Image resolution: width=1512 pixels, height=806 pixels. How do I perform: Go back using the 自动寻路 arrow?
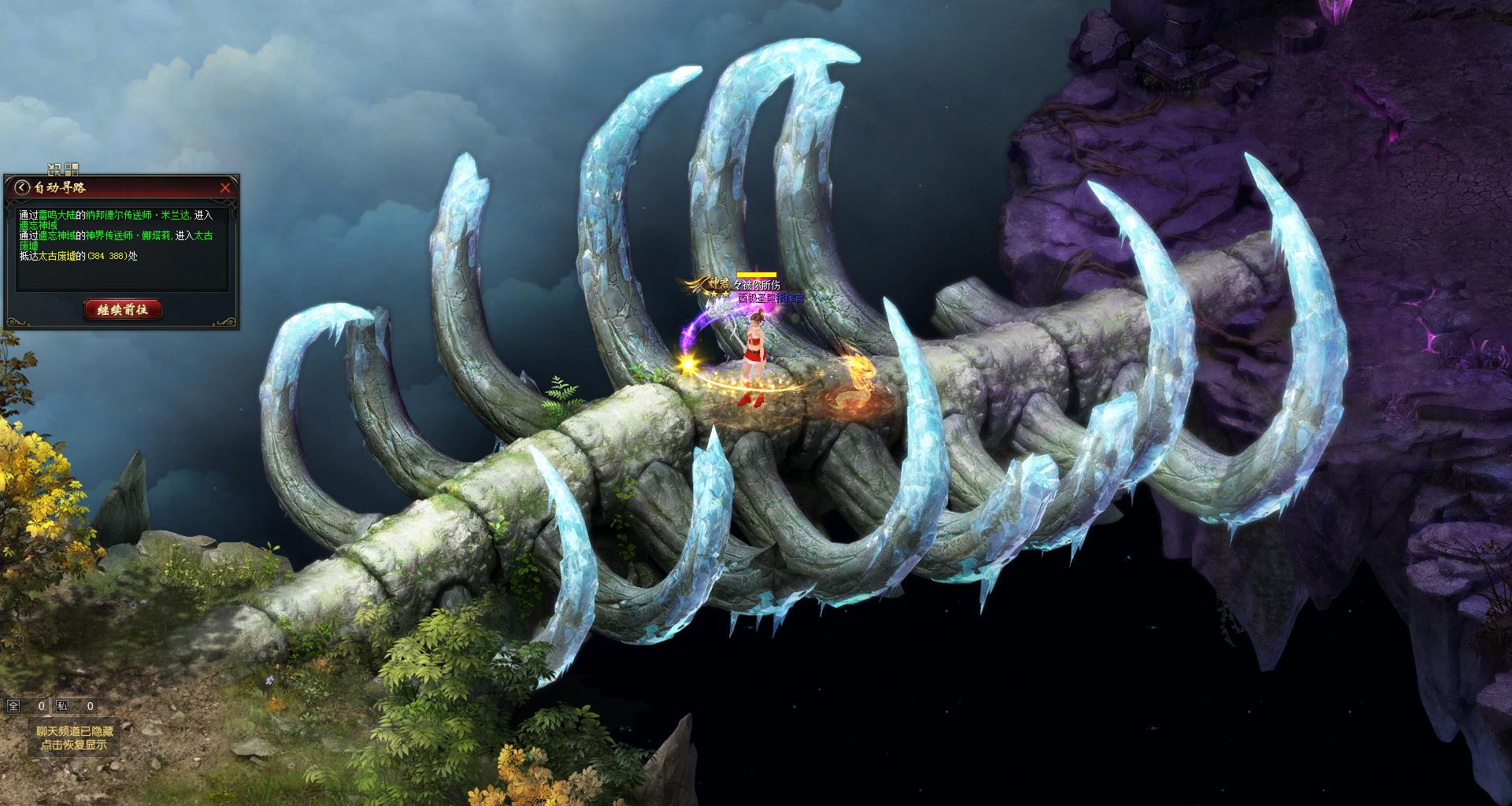tap(22, 188)
